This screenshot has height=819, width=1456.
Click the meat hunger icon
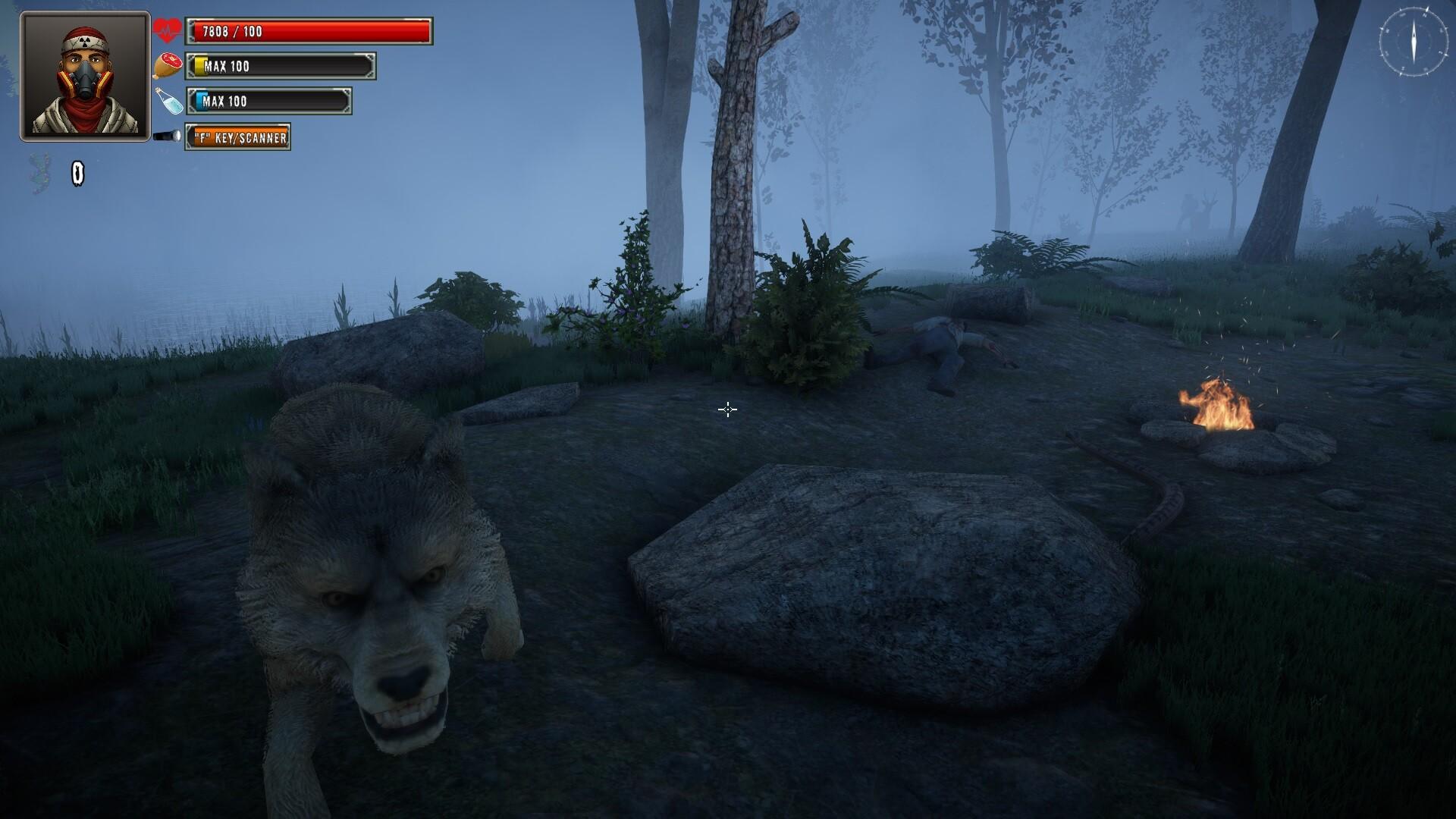168,66
